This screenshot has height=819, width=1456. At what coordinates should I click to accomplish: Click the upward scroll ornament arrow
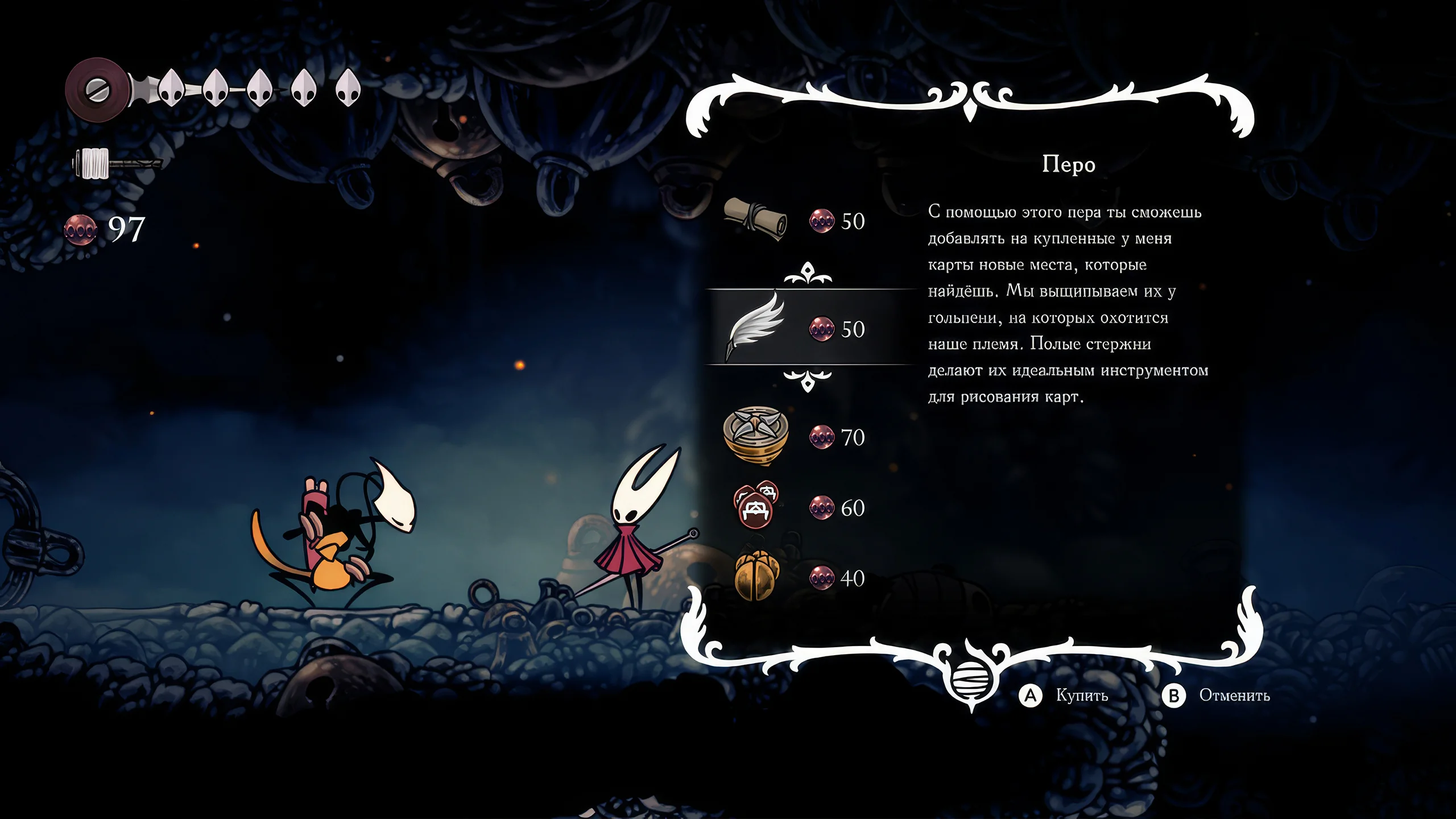(808, 274)
